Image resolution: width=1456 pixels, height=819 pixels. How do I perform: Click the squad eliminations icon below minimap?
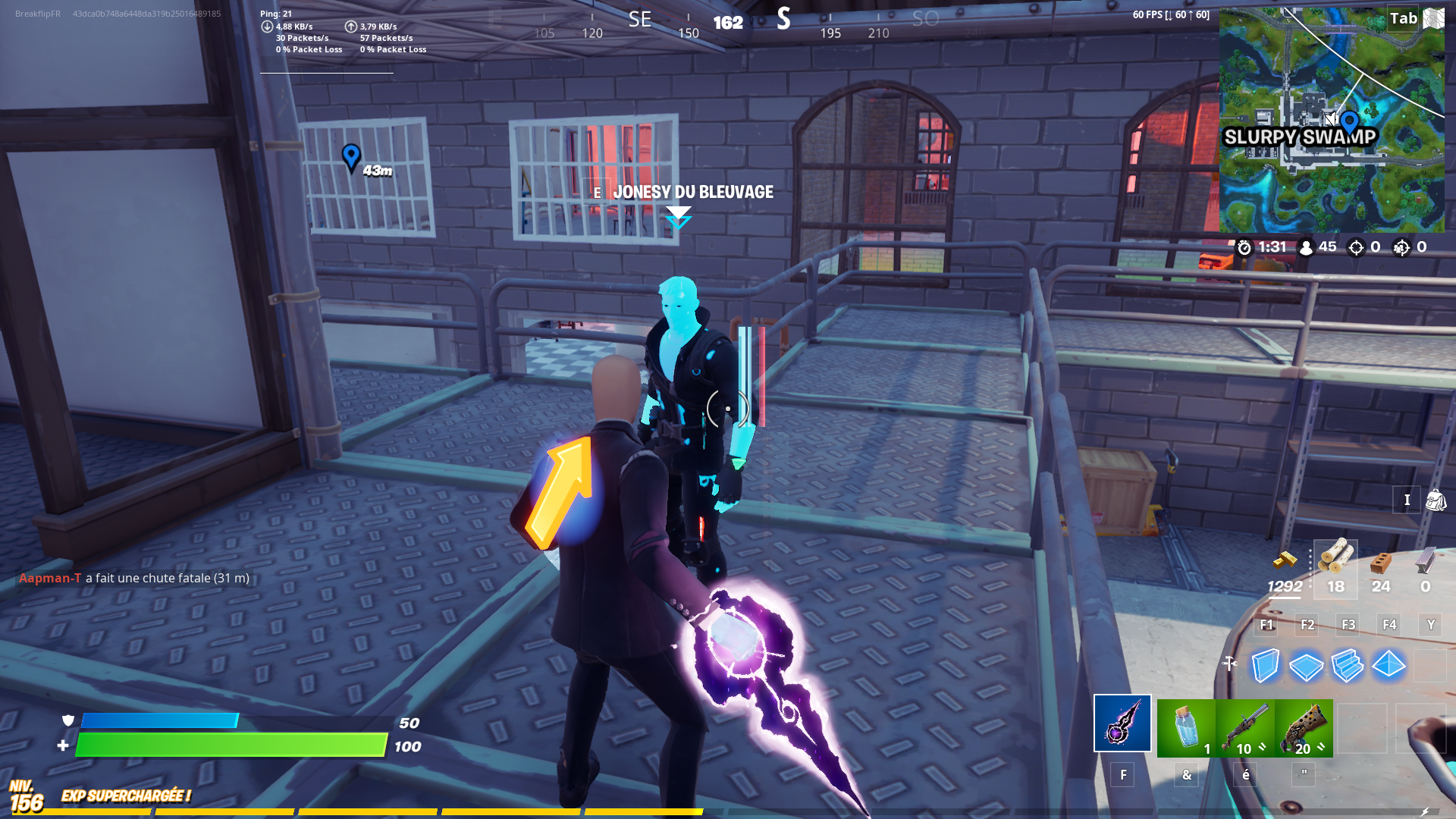pos(1399,247)
